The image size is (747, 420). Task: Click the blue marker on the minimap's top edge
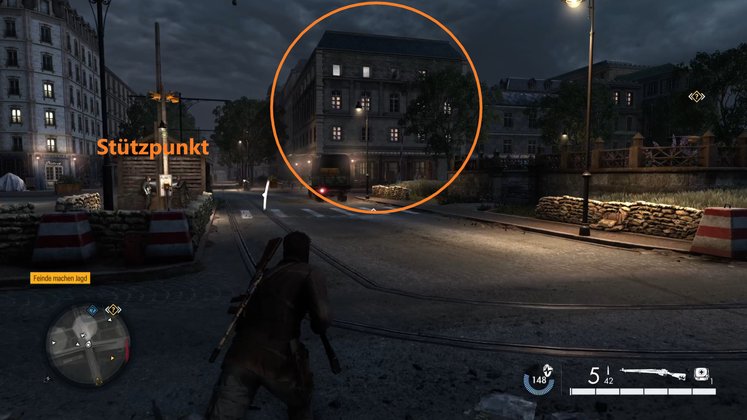(91, 311)
